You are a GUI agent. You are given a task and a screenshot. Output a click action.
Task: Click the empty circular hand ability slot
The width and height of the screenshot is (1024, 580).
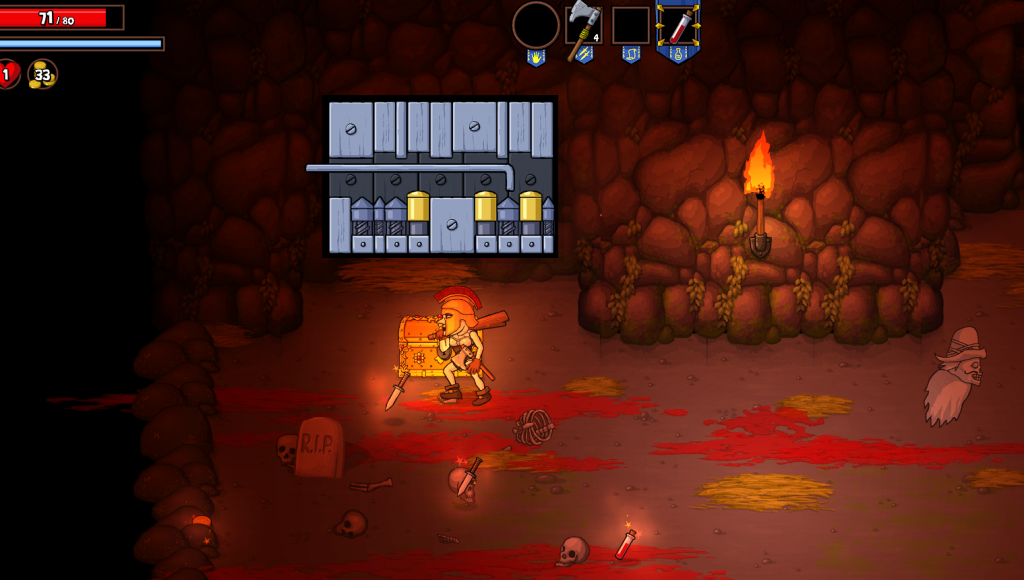coord(536,25)
